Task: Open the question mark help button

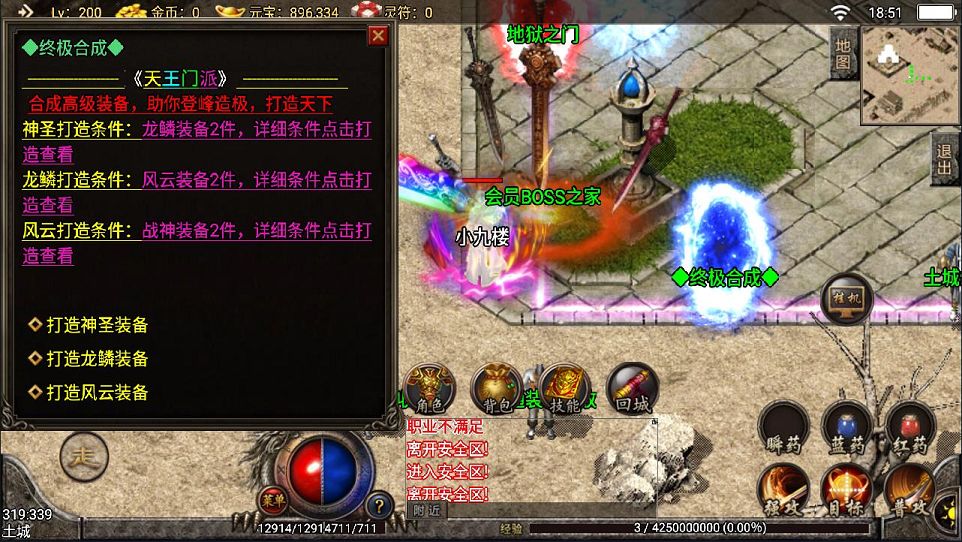Action: tap(378, 505)
